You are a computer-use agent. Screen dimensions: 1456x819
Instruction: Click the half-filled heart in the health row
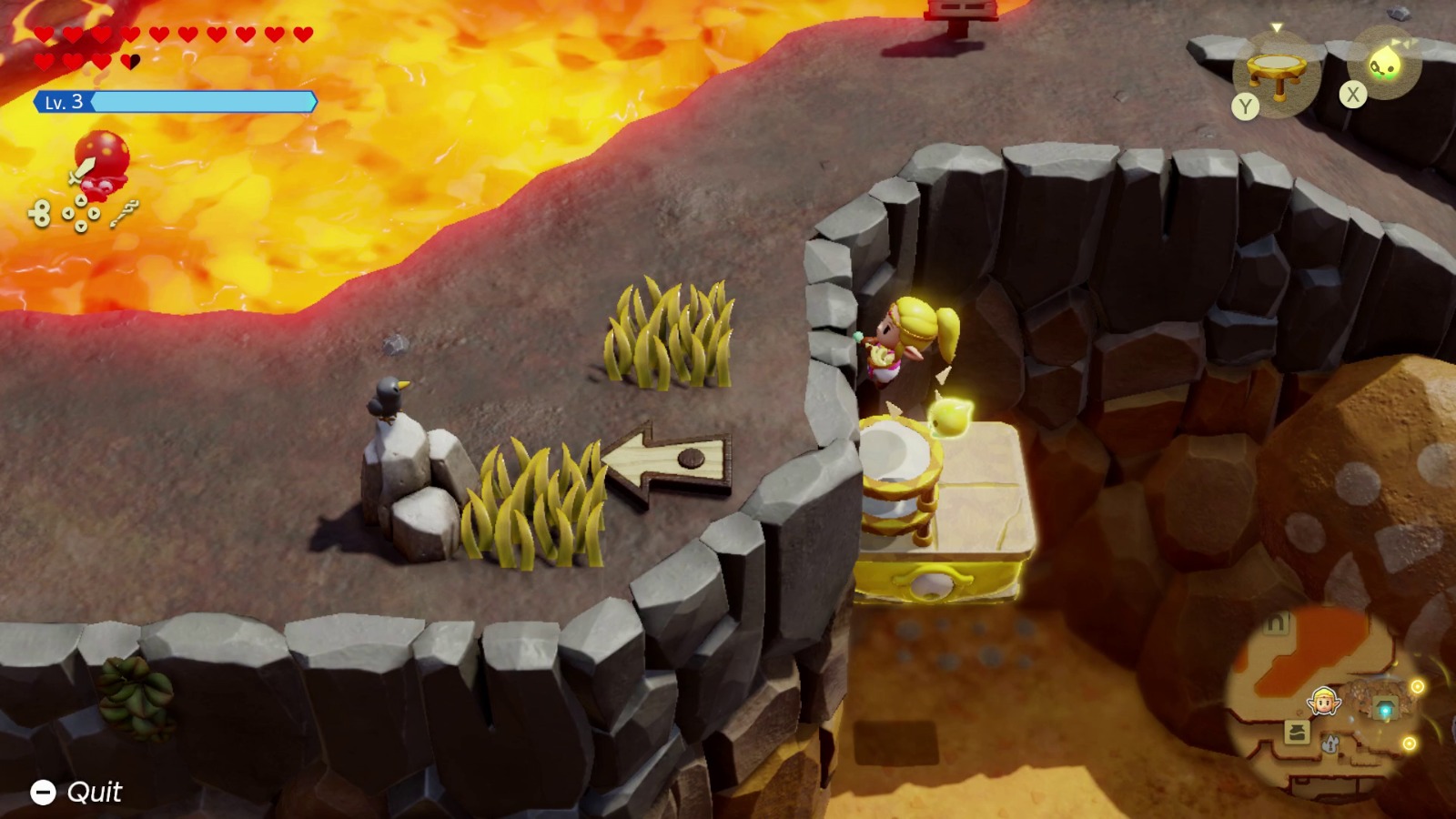tap(129, 59)
